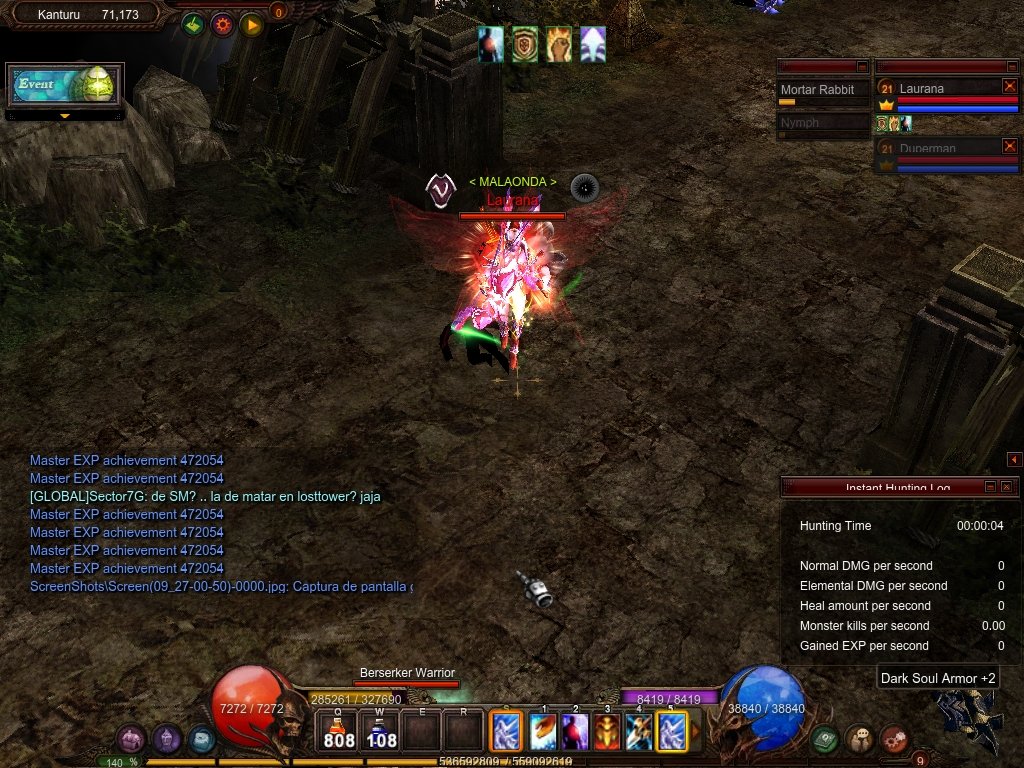Expand the arrow below the Event banner
The height and width of the screenshot is (768, 1024).
pos(65,116)
